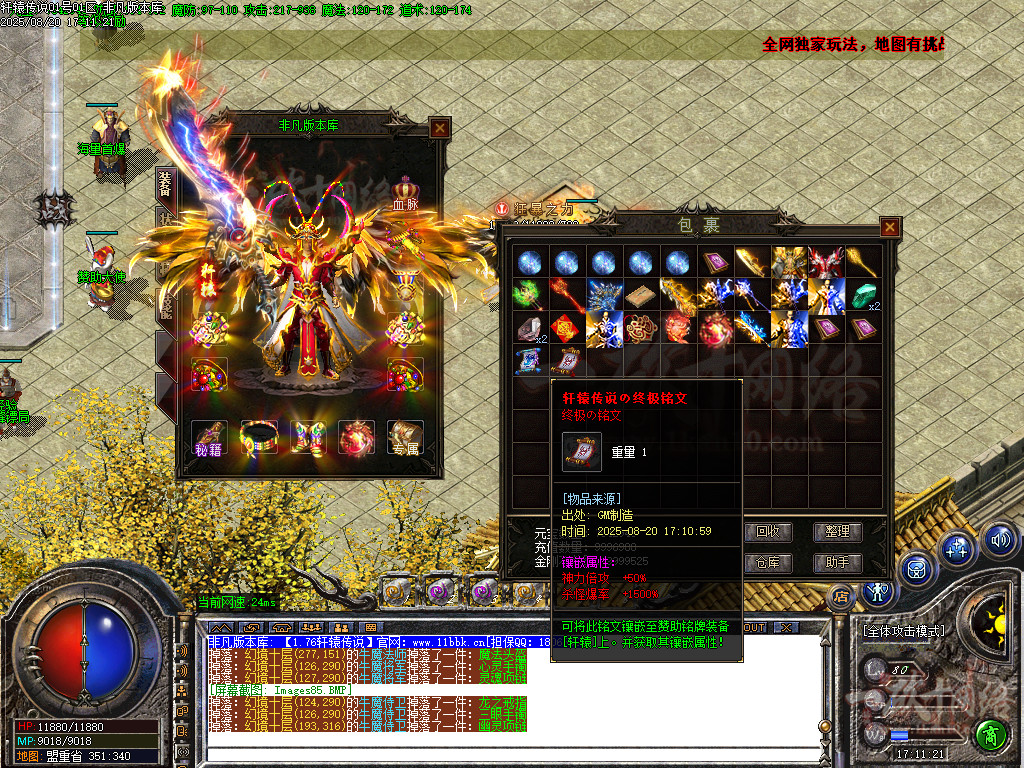Close the character equipment window

[439, 127]
